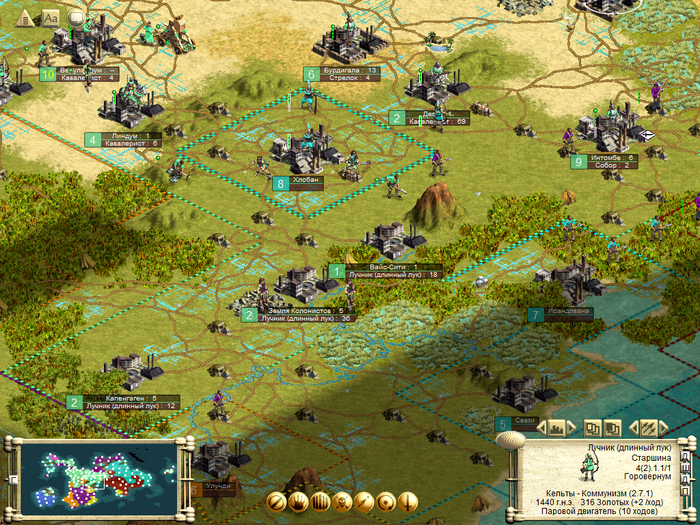Cycle to next unit arrow

pos(663,427)
